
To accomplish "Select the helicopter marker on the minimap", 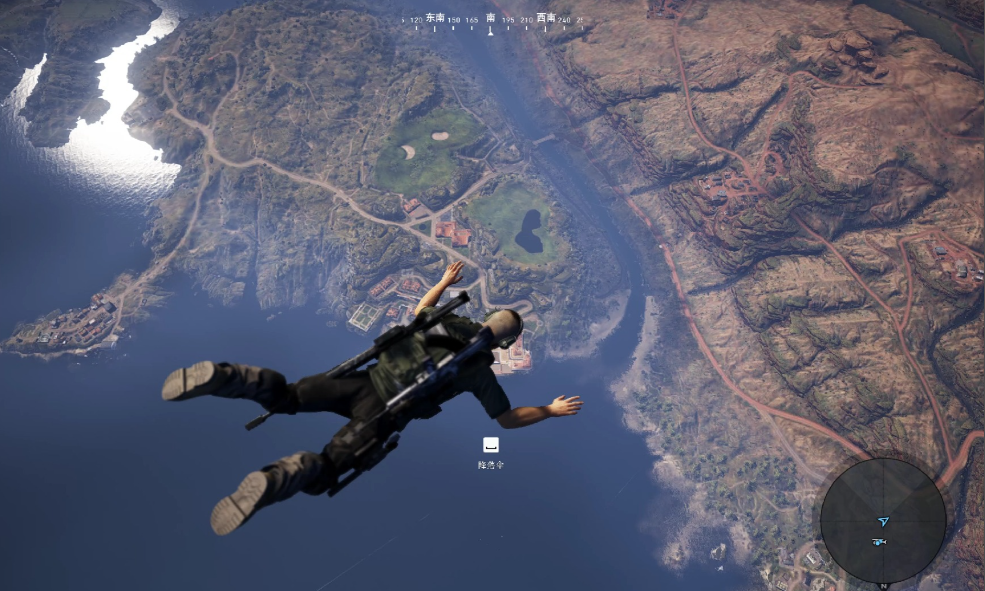I will click(x=879, y=542).
